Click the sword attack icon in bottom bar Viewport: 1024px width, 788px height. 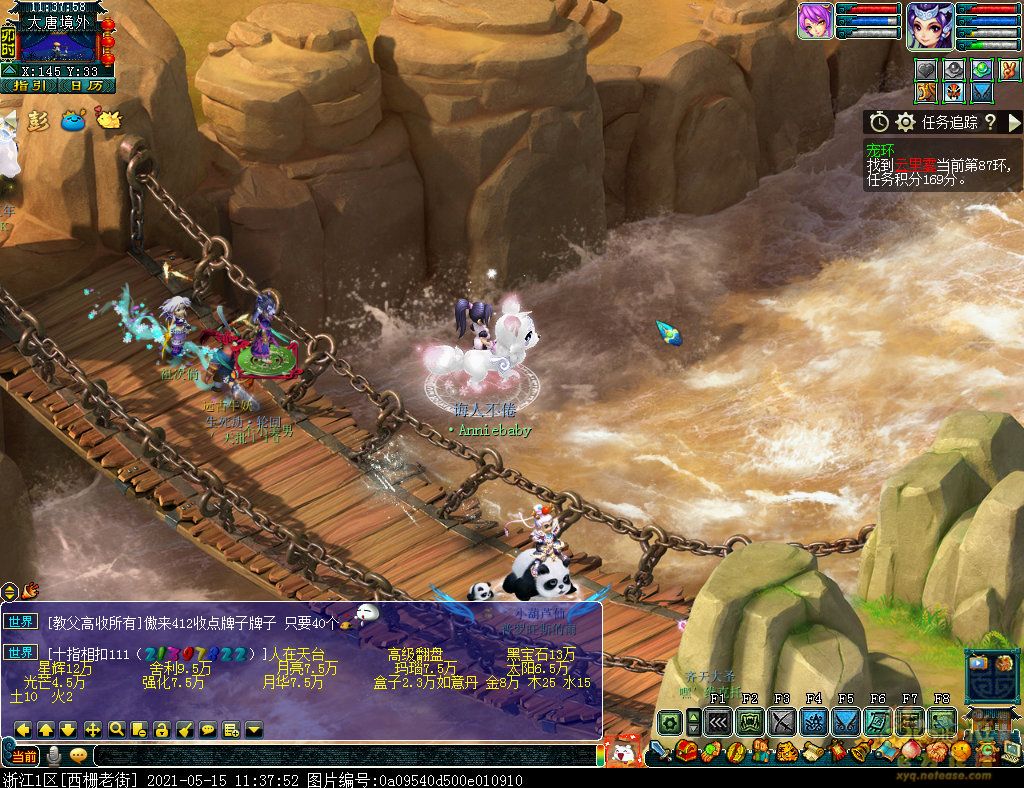tap(659, 750)
